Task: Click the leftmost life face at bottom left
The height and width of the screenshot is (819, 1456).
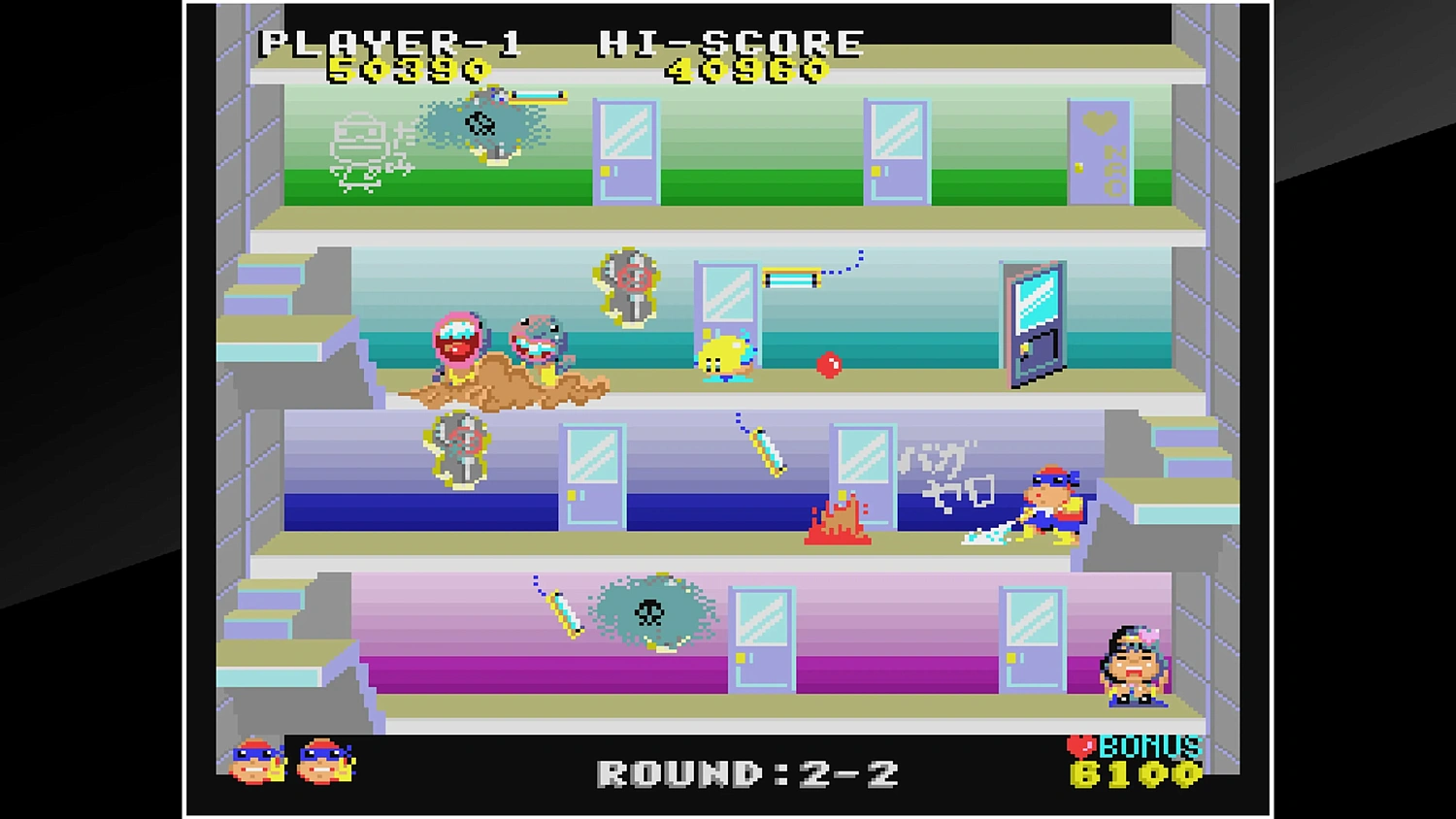Action: coord(254,762)
